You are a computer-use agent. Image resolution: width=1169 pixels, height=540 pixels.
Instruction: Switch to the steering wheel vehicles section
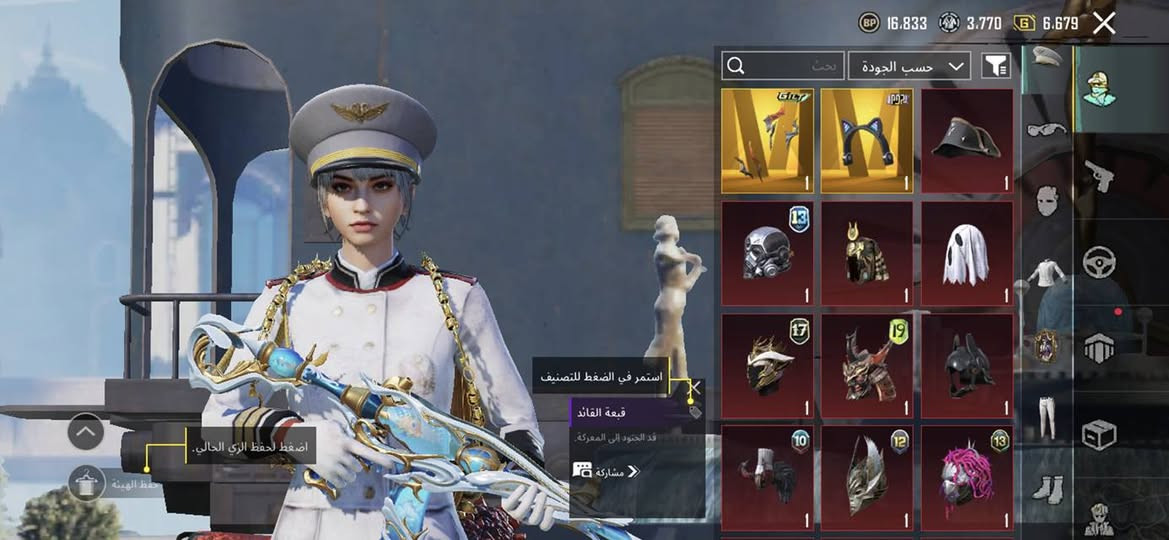[1099, 262]
